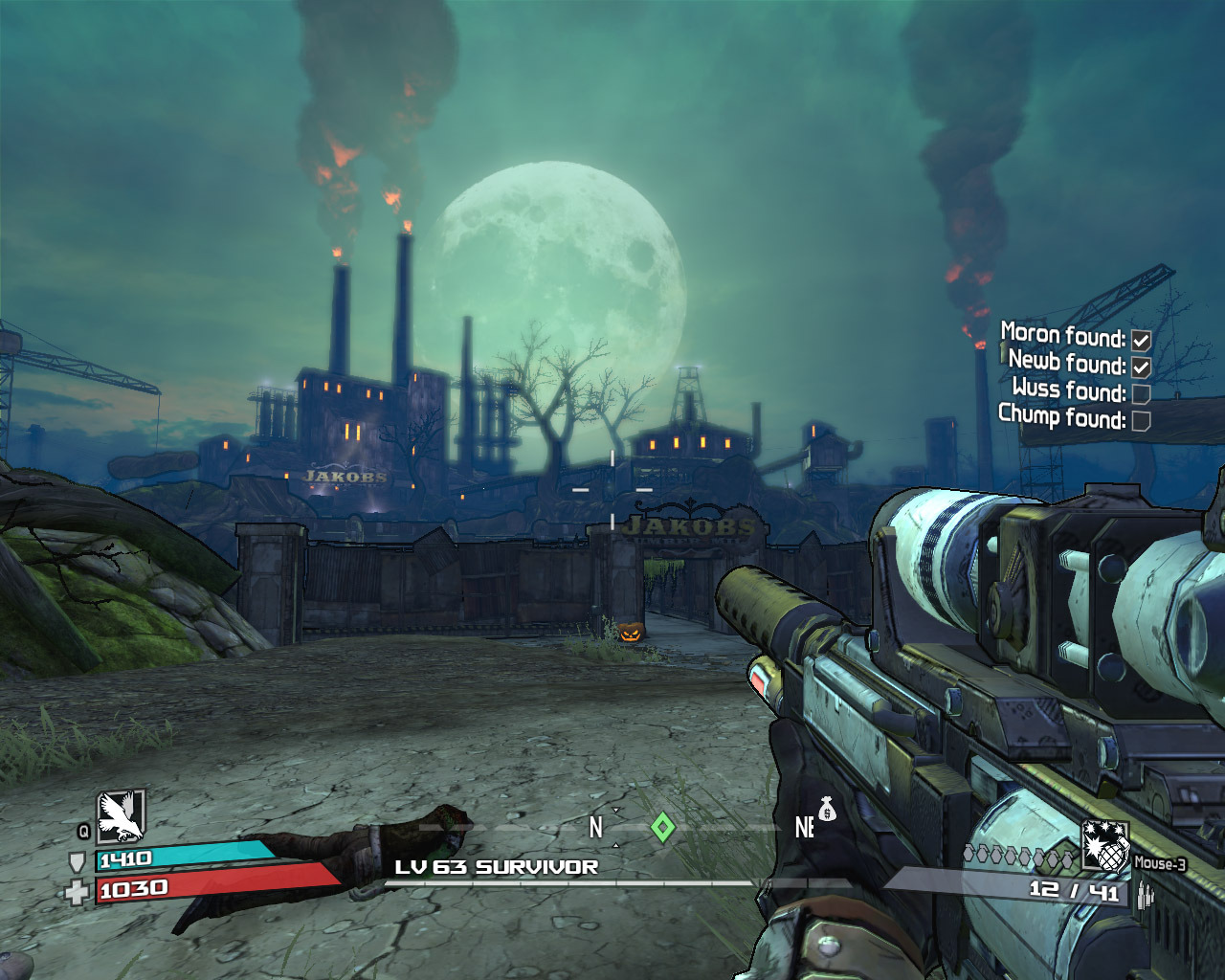Toggle the Newb found checkbox
Viewport: 1225px width, 980px height.
click(x=1141, y=367)
